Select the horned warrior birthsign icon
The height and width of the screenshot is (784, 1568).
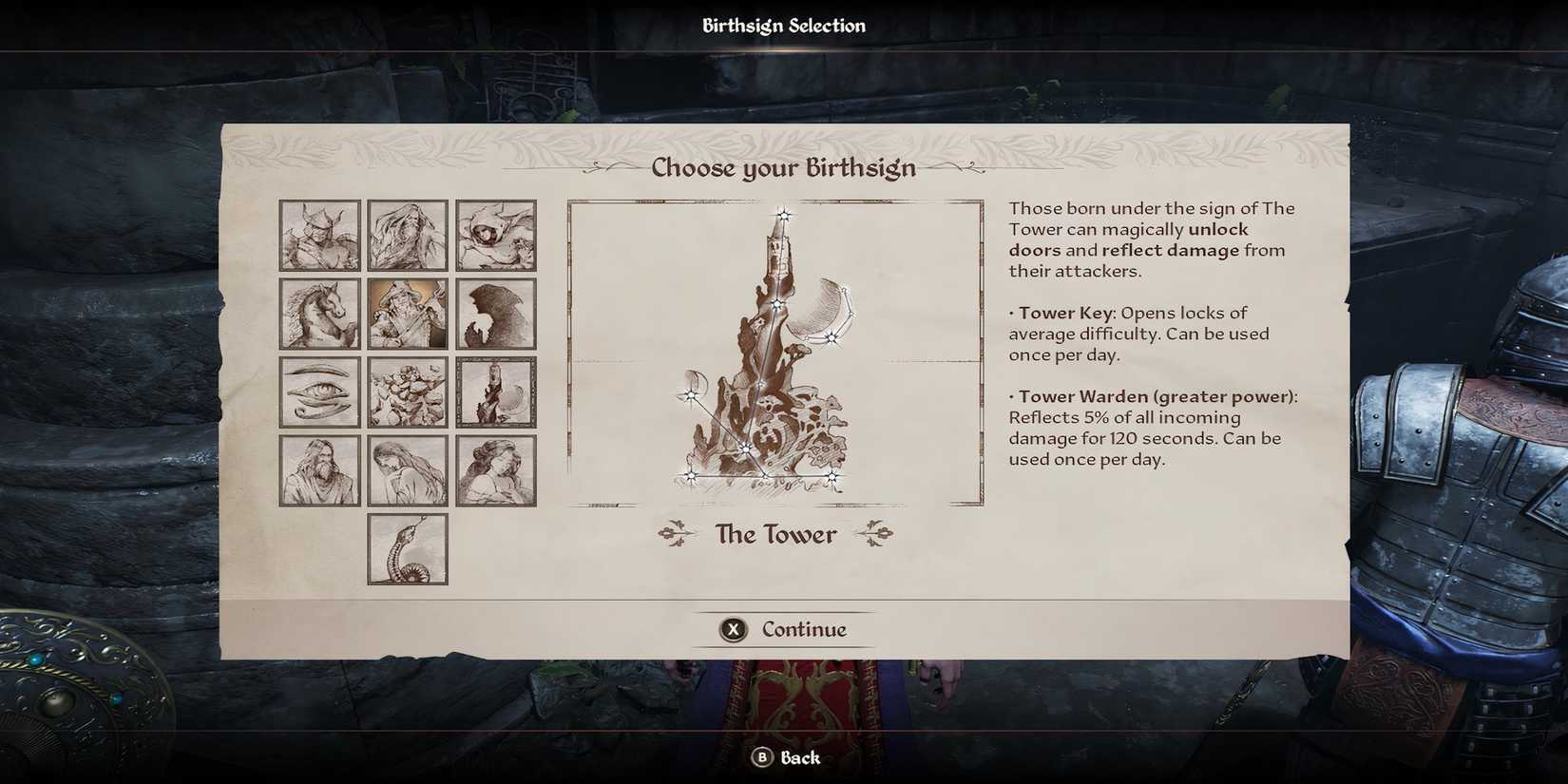point(318,236)
